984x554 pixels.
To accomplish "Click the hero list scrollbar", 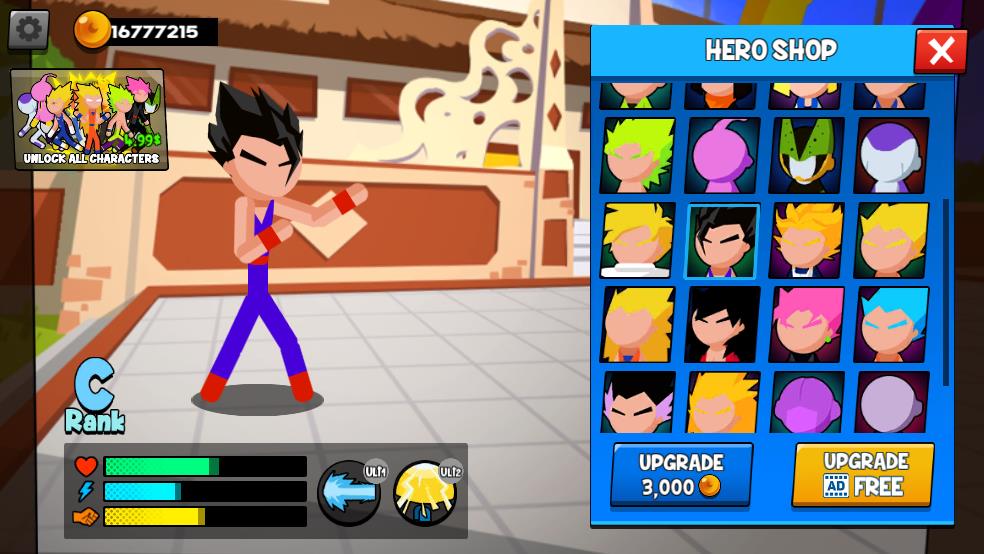I will tap(946, 290).
